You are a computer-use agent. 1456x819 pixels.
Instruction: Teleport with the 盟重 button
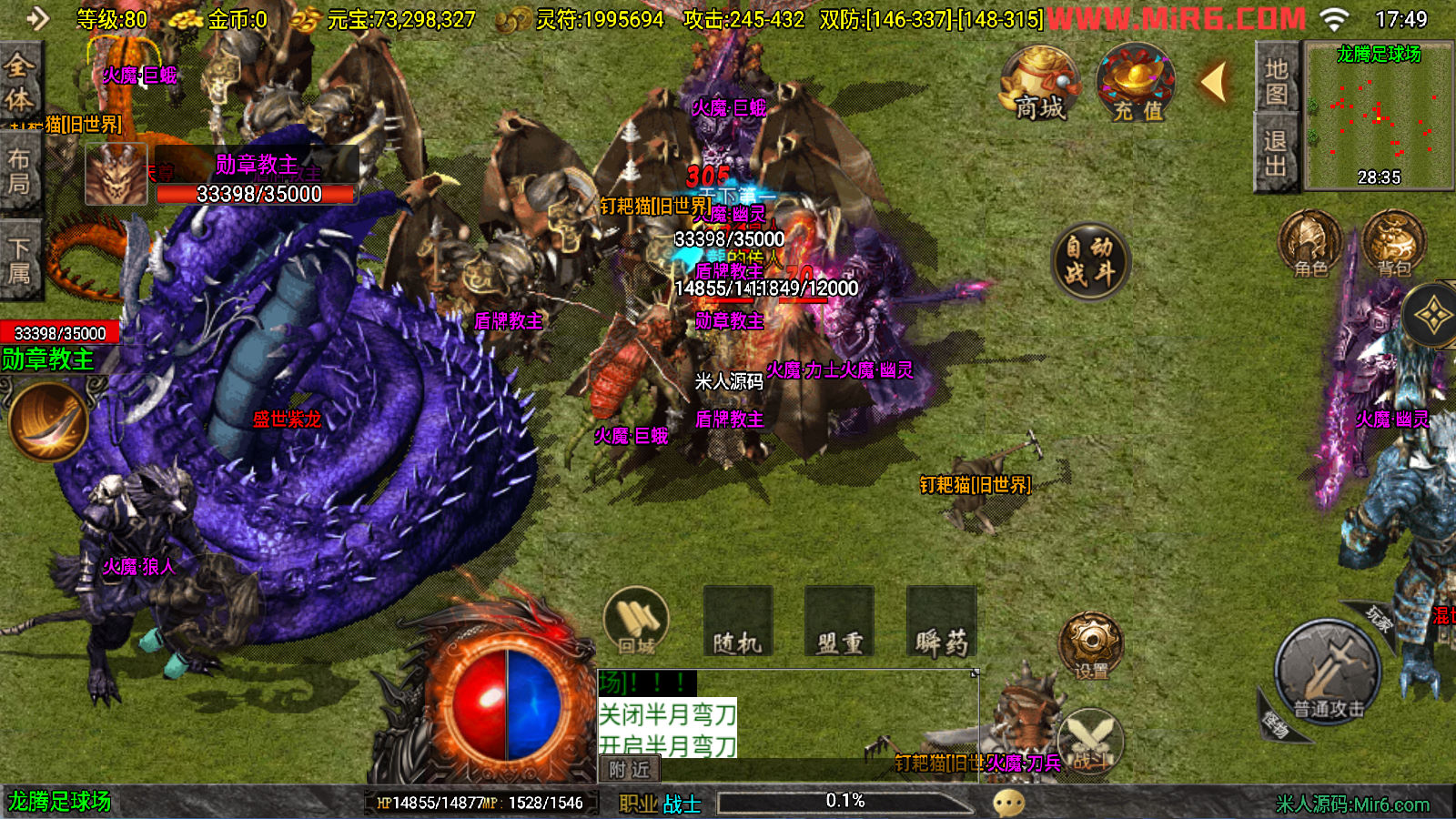[x=839, y=622]
